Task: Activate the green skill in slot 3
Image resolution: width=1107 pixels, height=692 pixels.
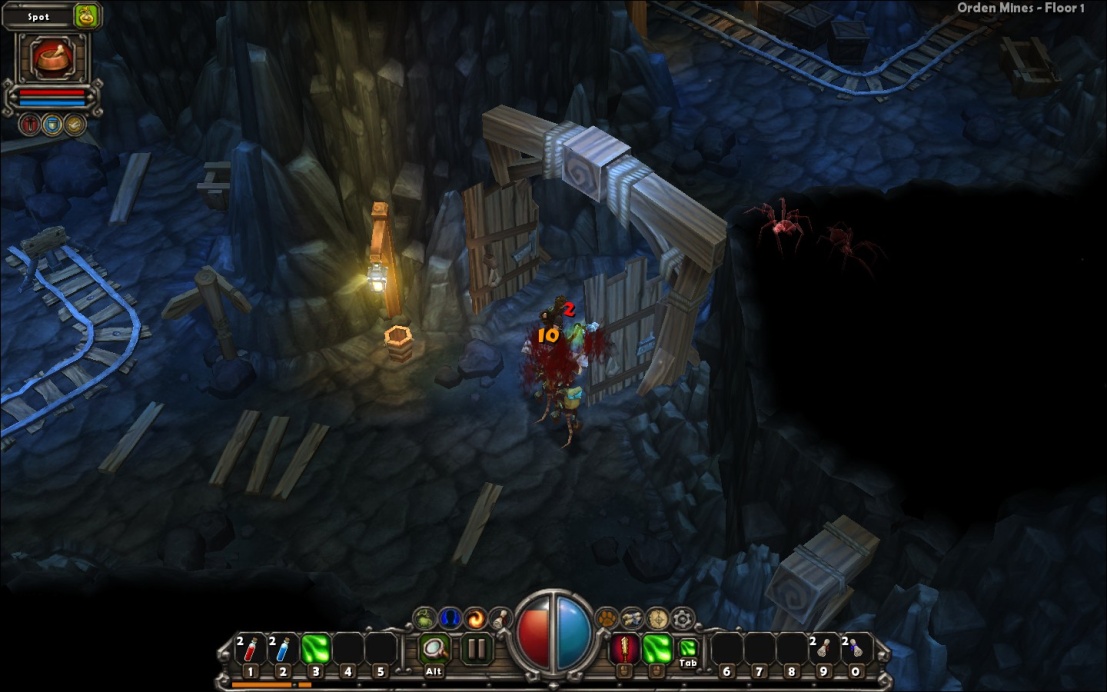Action: tap(316, 648)
